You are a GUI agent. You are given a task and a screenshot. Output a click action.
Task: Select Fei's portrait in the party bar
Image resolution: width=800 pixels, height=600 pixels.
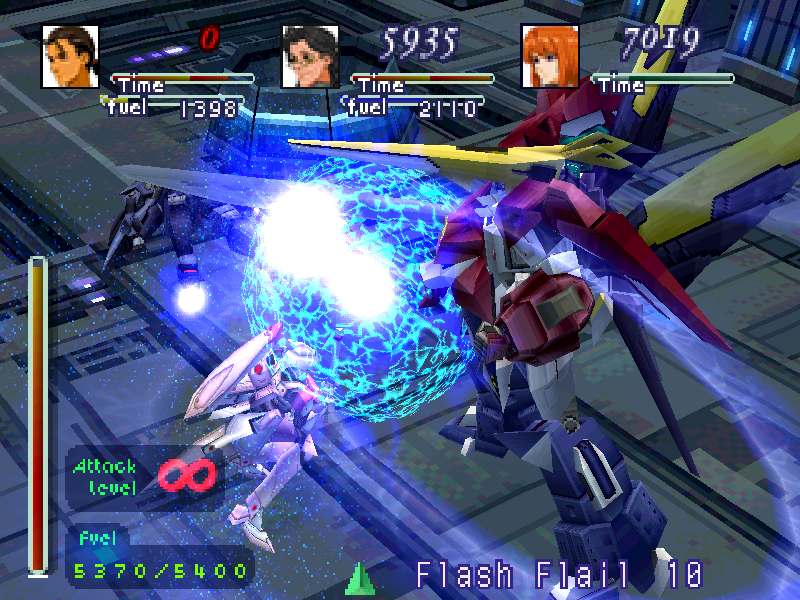tap(70, 56)
